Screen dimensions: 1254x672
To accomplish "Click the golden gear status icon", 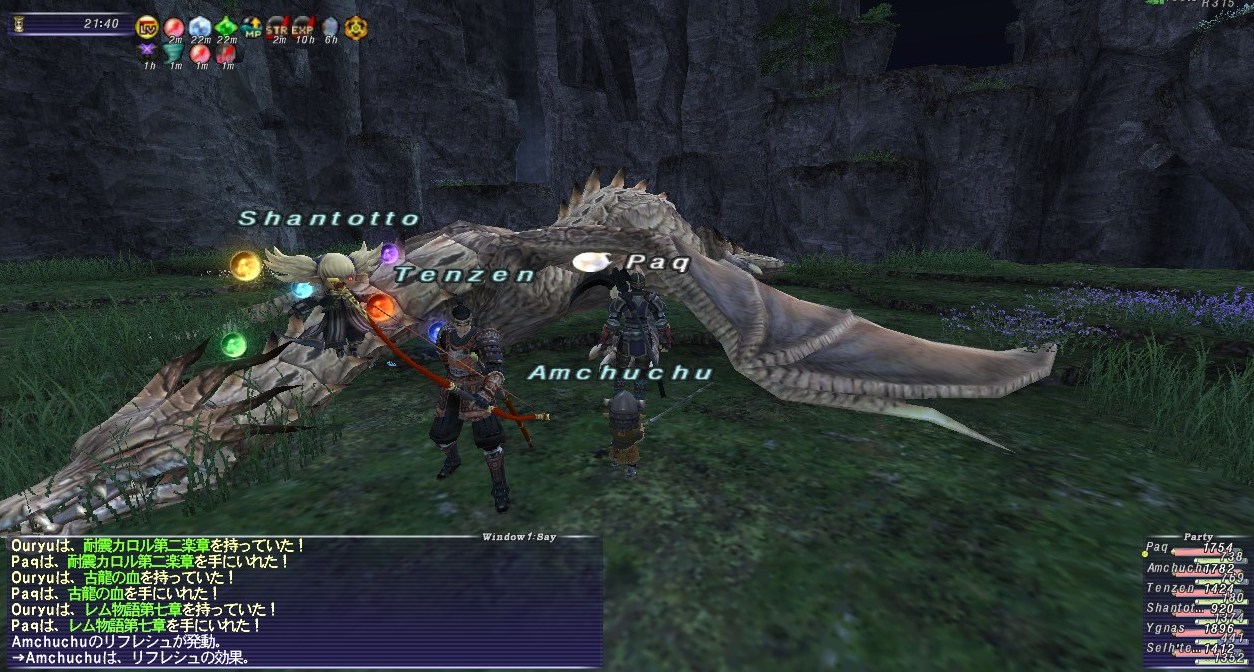I will pyautogui.click(x=355, y=27).
